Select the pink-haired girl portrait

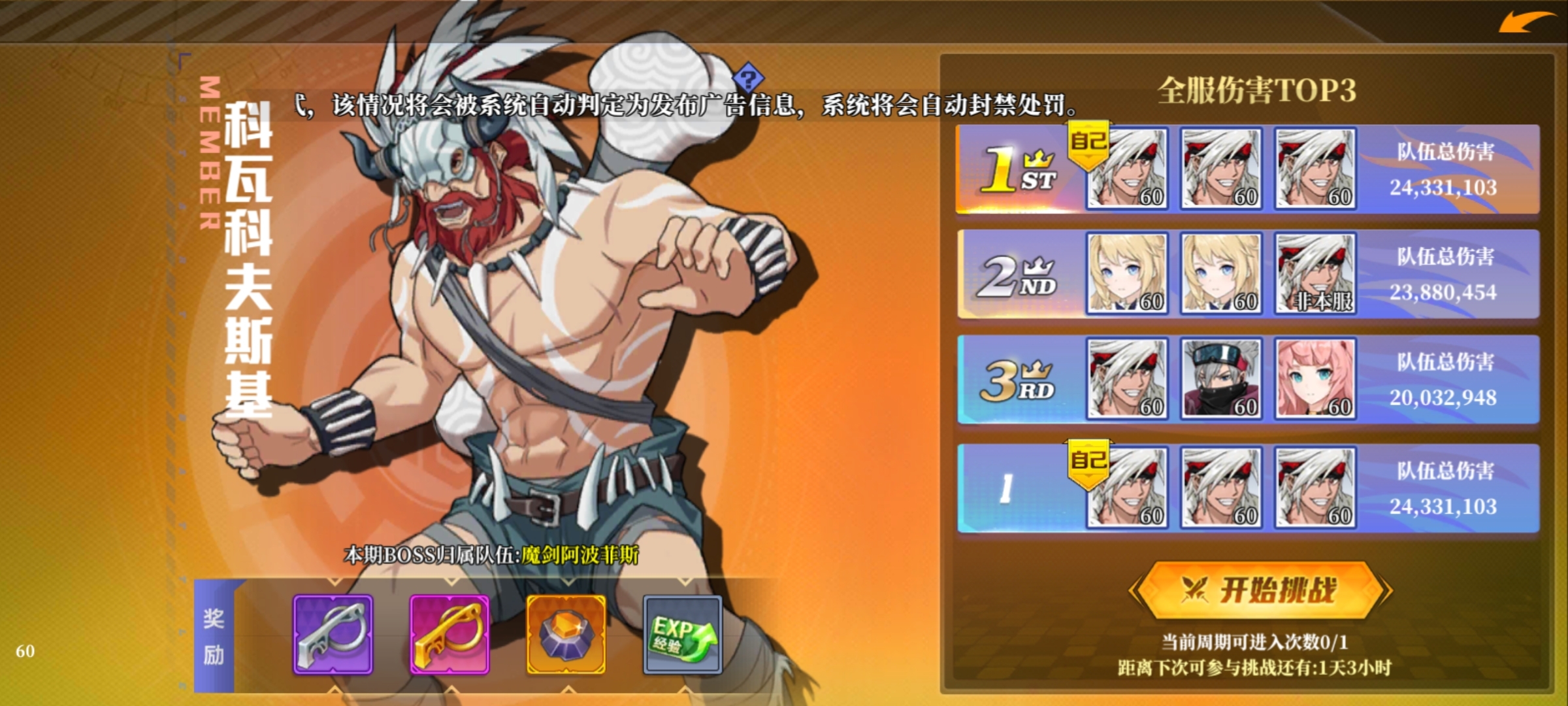click(1315, 378)
